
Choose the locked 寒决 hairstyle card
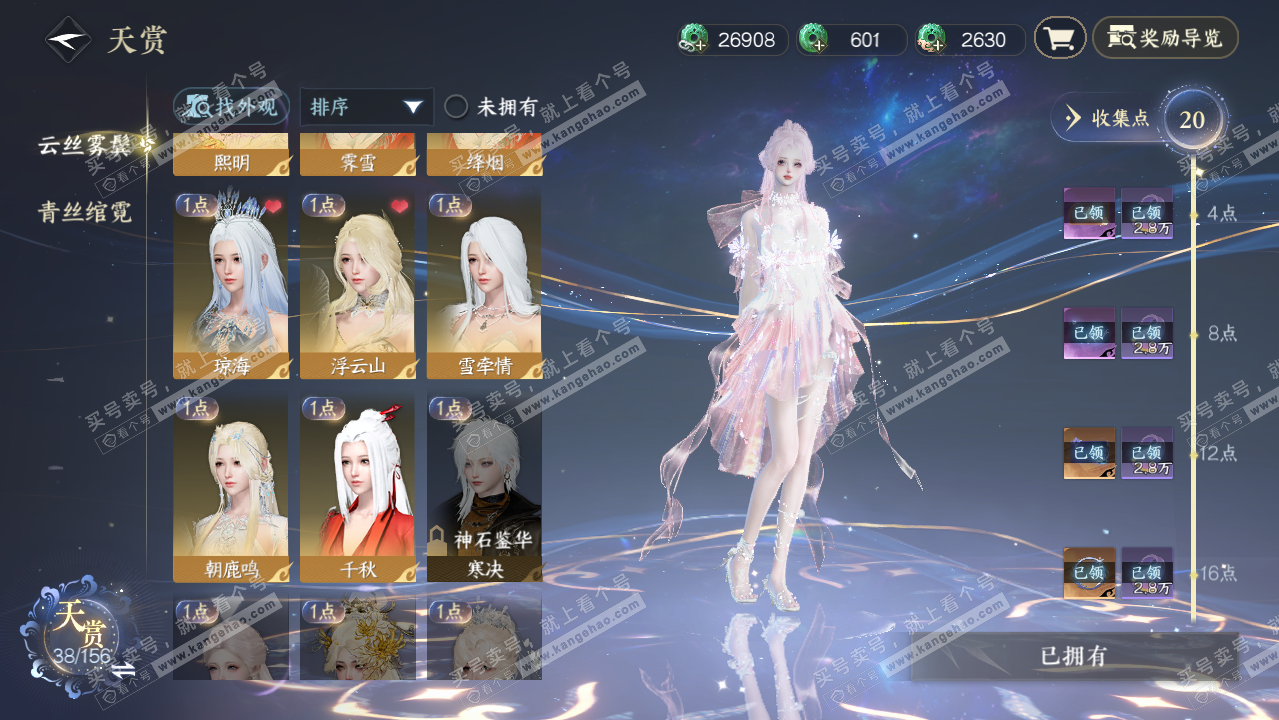[484, 488]
